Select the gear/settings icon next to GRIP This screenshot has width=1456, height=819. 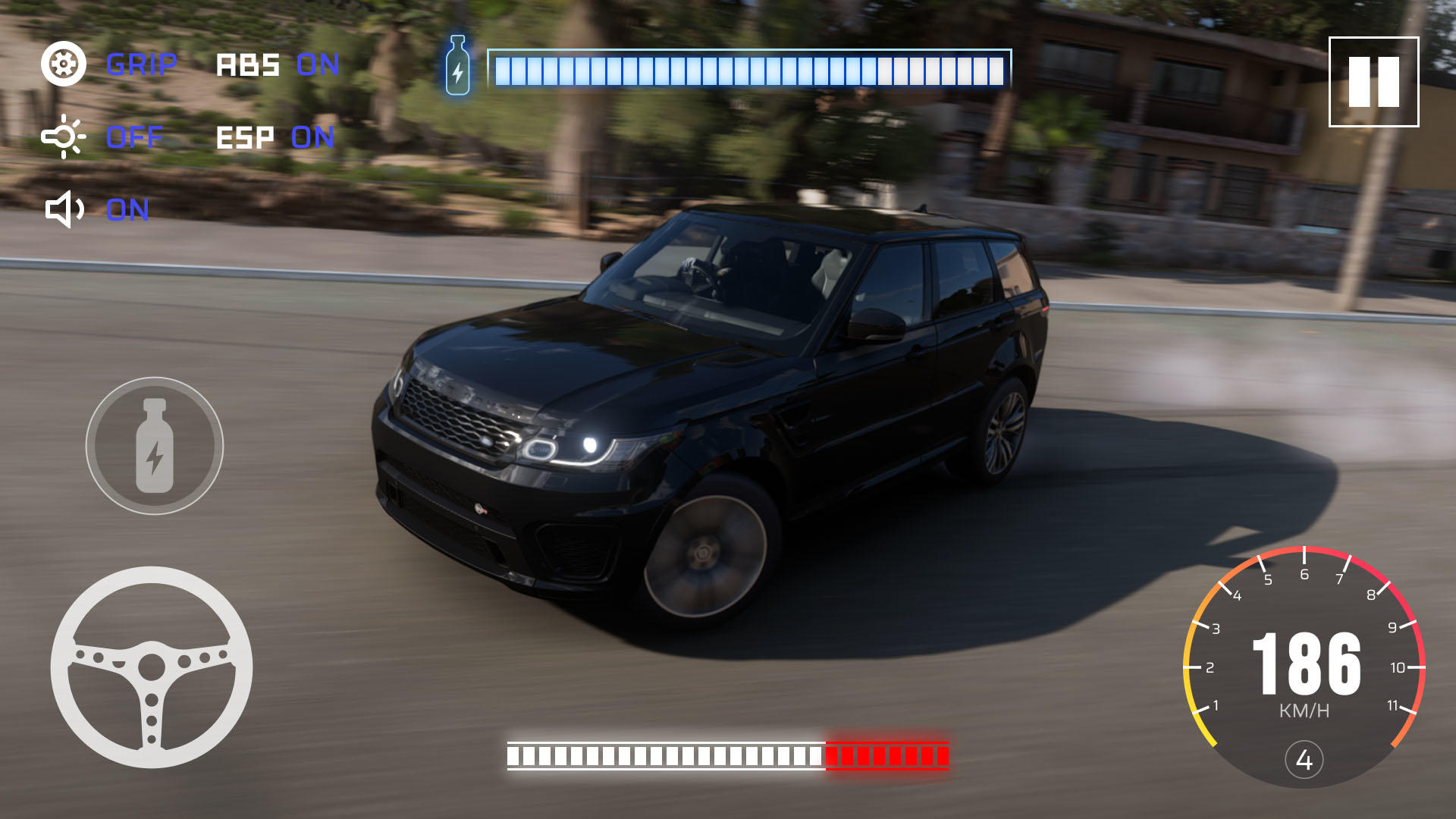point(64,64)
